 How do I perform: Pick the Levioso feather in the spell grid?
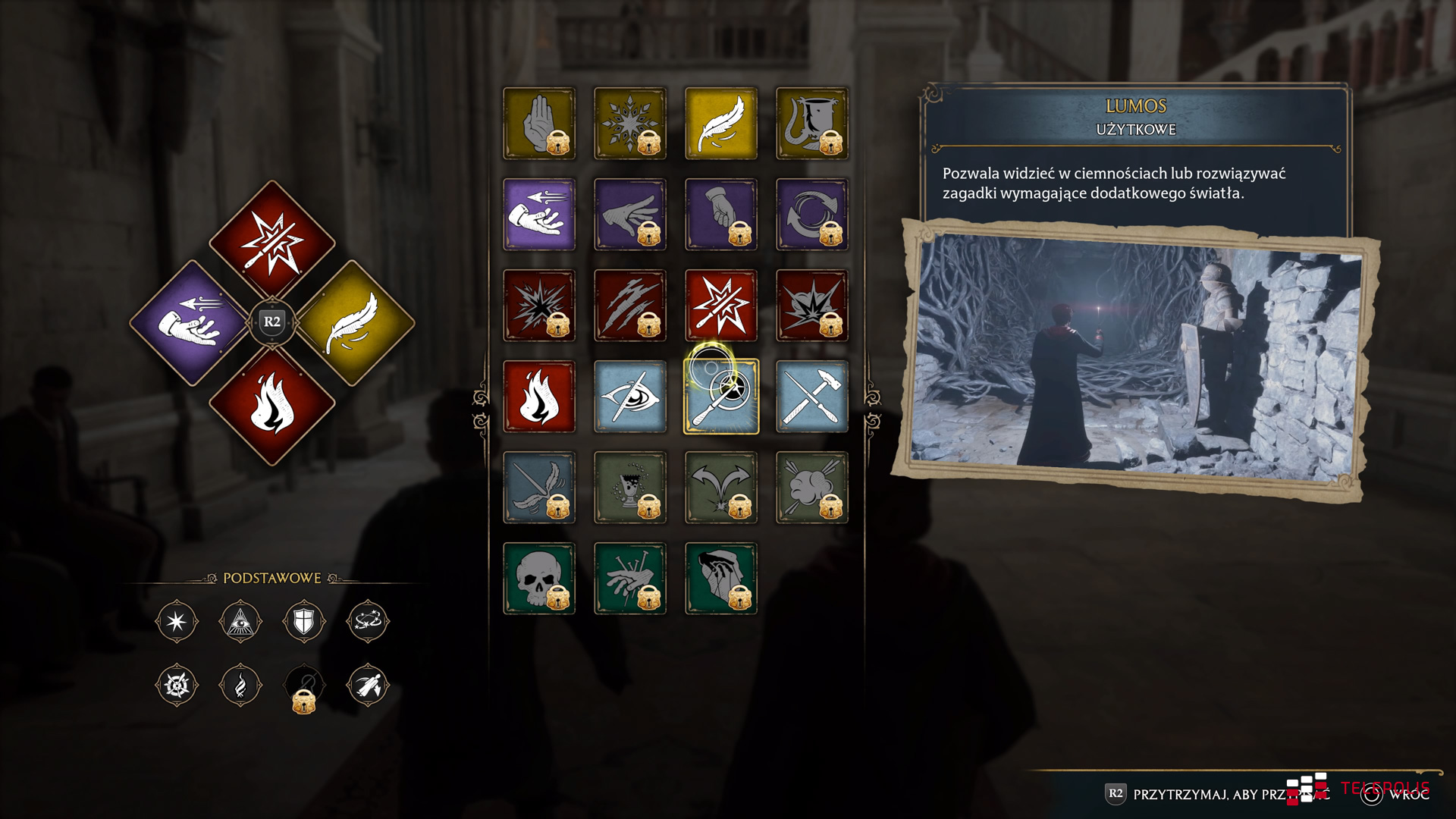(x=720, y=124)
